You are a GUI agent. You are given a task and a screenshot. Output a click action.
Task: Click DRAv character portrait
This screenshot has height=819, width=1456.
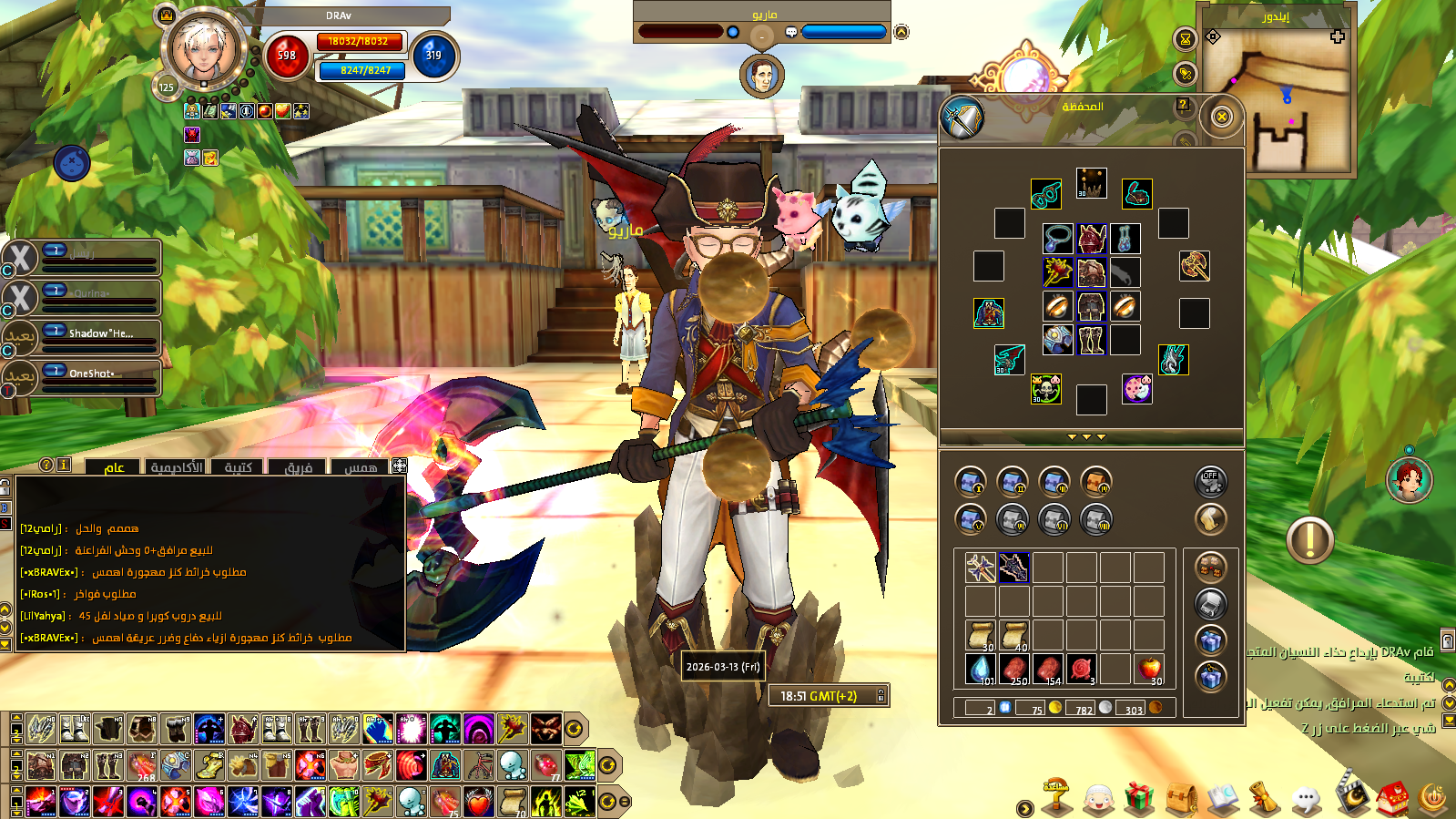tap(202, 50)
